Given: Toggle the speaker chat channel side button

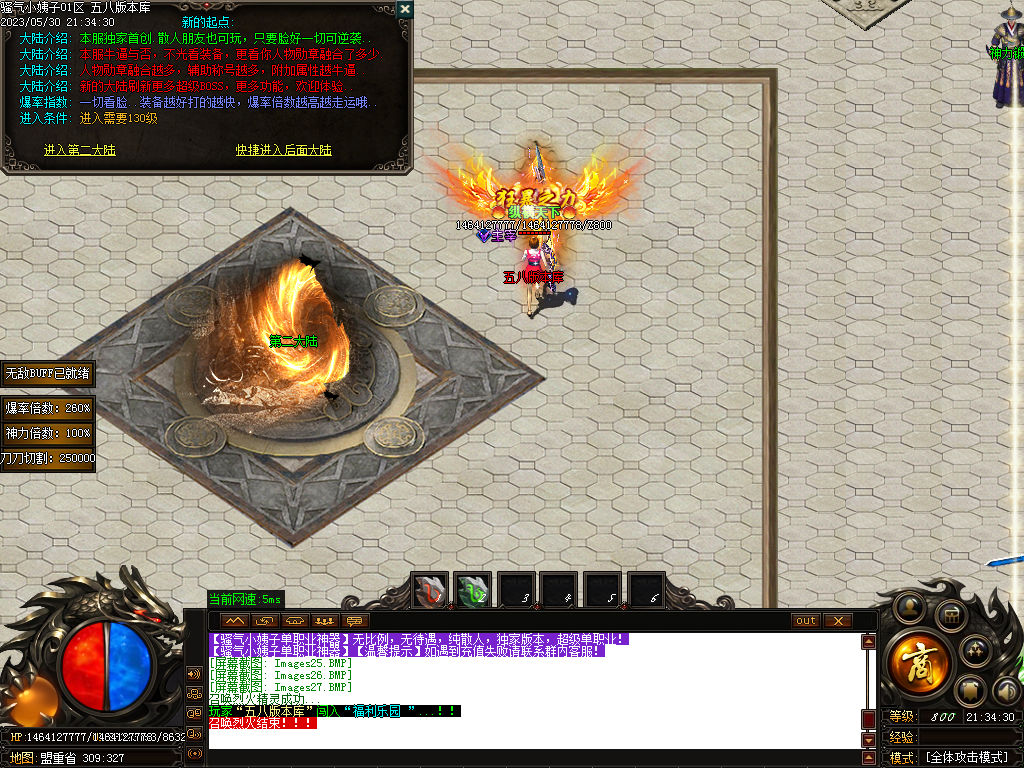Looking at the screenshot, I should [x=194, y=673].
